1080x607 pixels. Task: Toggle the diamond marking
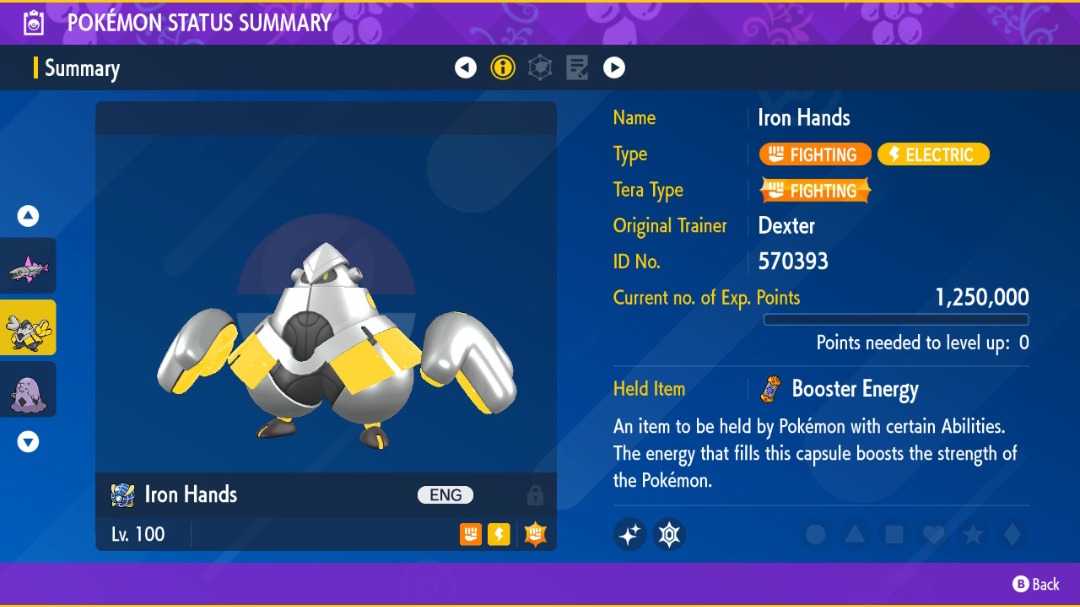click(x=1012, y=535)
